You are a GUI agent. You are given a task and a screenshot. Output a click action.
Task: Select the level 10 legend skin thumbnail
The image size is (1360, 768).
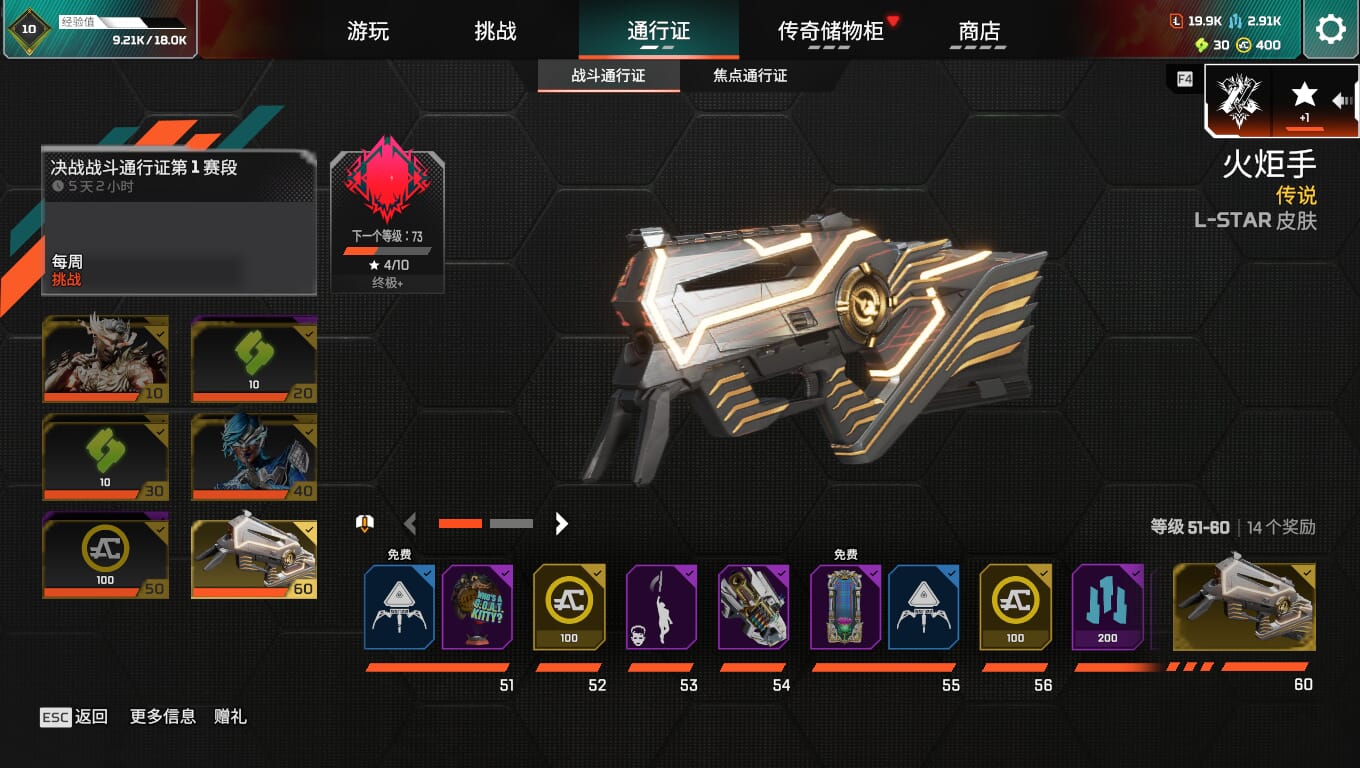pyautogui.click(x=105, y=359)
